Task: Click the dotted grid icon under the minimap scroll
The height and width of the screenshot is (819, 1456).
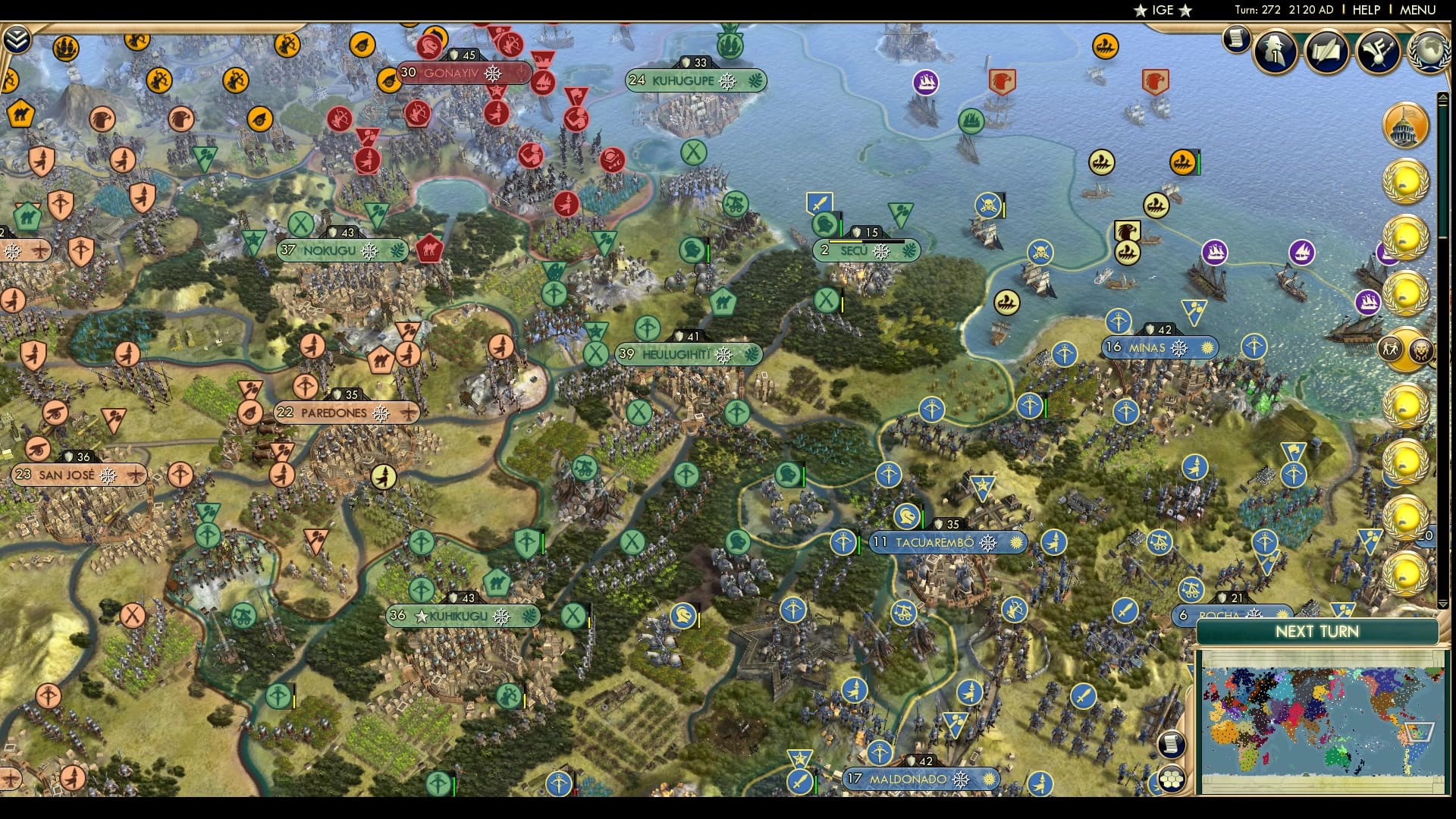Action: pyautogui.click(x=1173, y=778)
